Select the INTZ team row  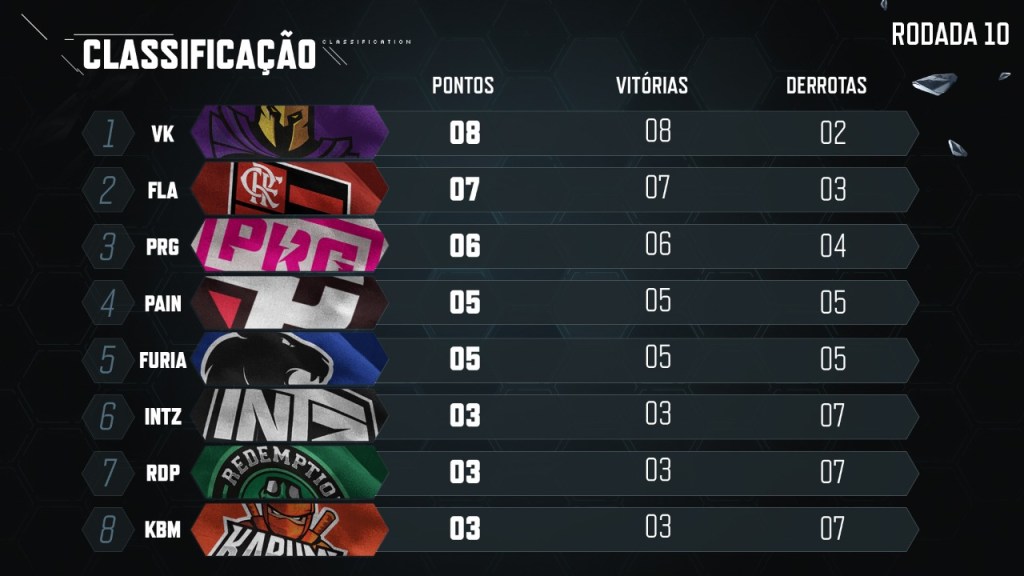click(x=500, y=415)
